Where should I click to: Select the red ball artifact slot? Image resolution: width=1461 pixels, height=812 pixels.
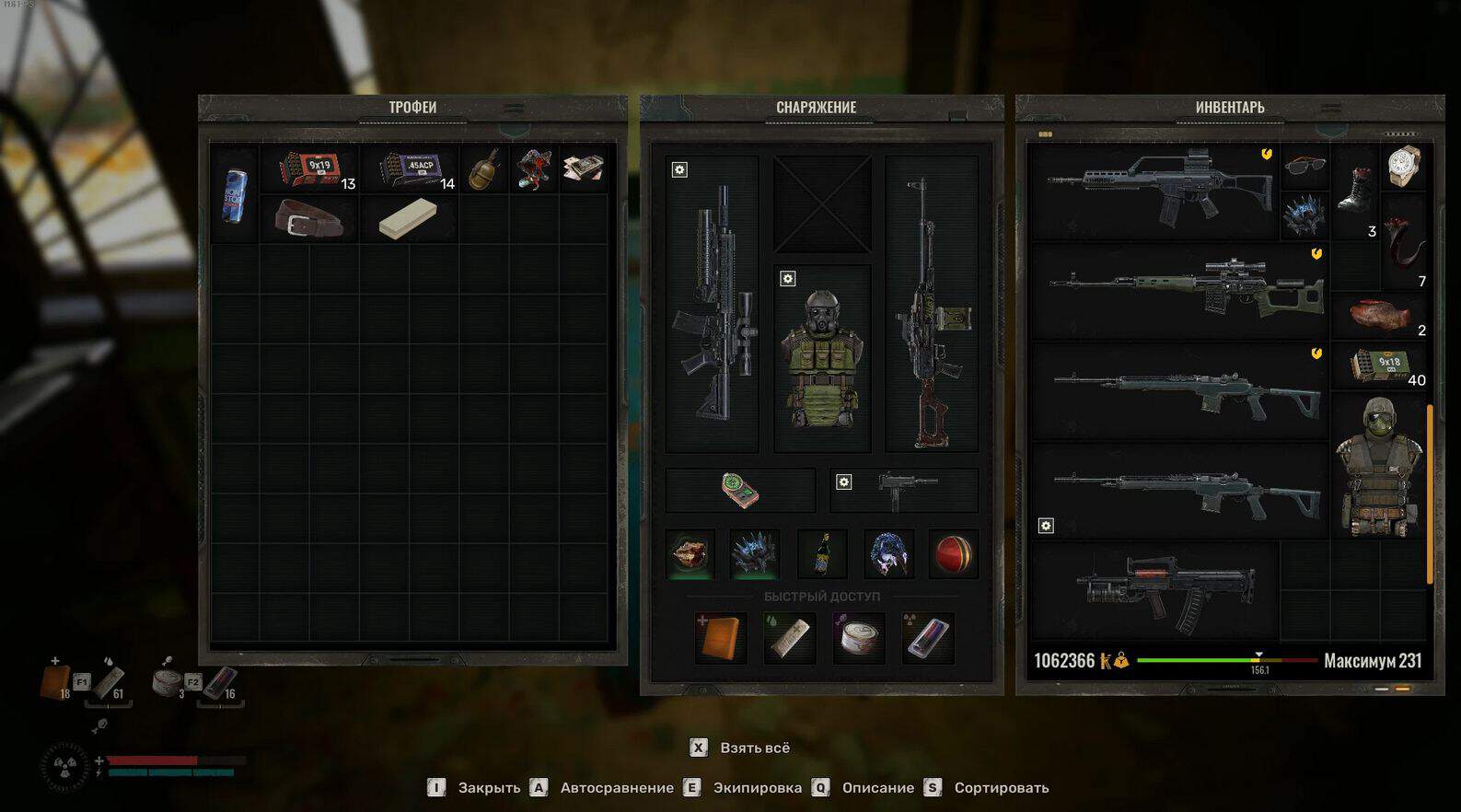(954, 554)
